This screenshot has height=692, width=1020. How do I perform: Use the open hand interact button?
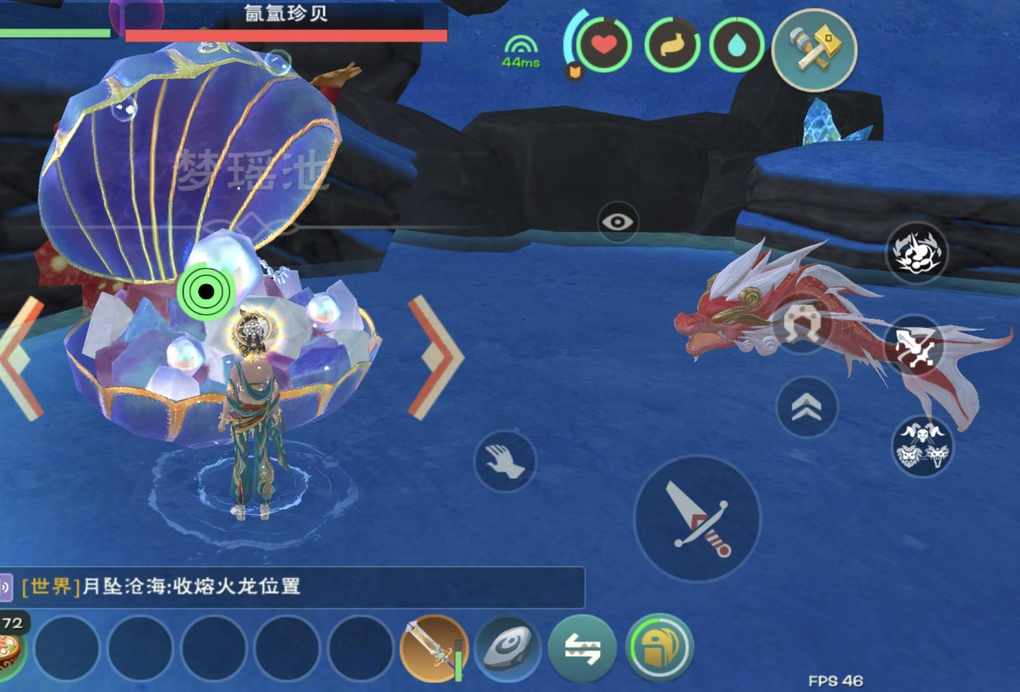point(505,461)
